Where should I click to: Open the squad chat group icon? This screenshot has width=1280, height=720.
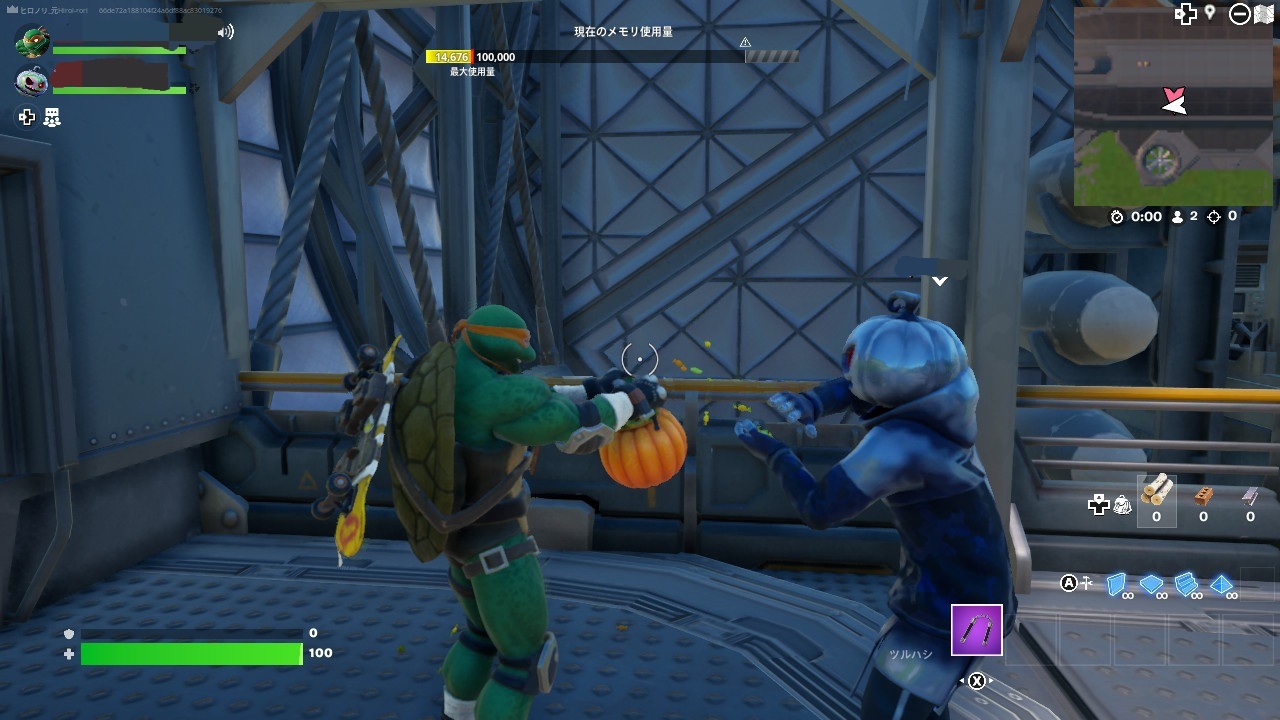[53, 118]
